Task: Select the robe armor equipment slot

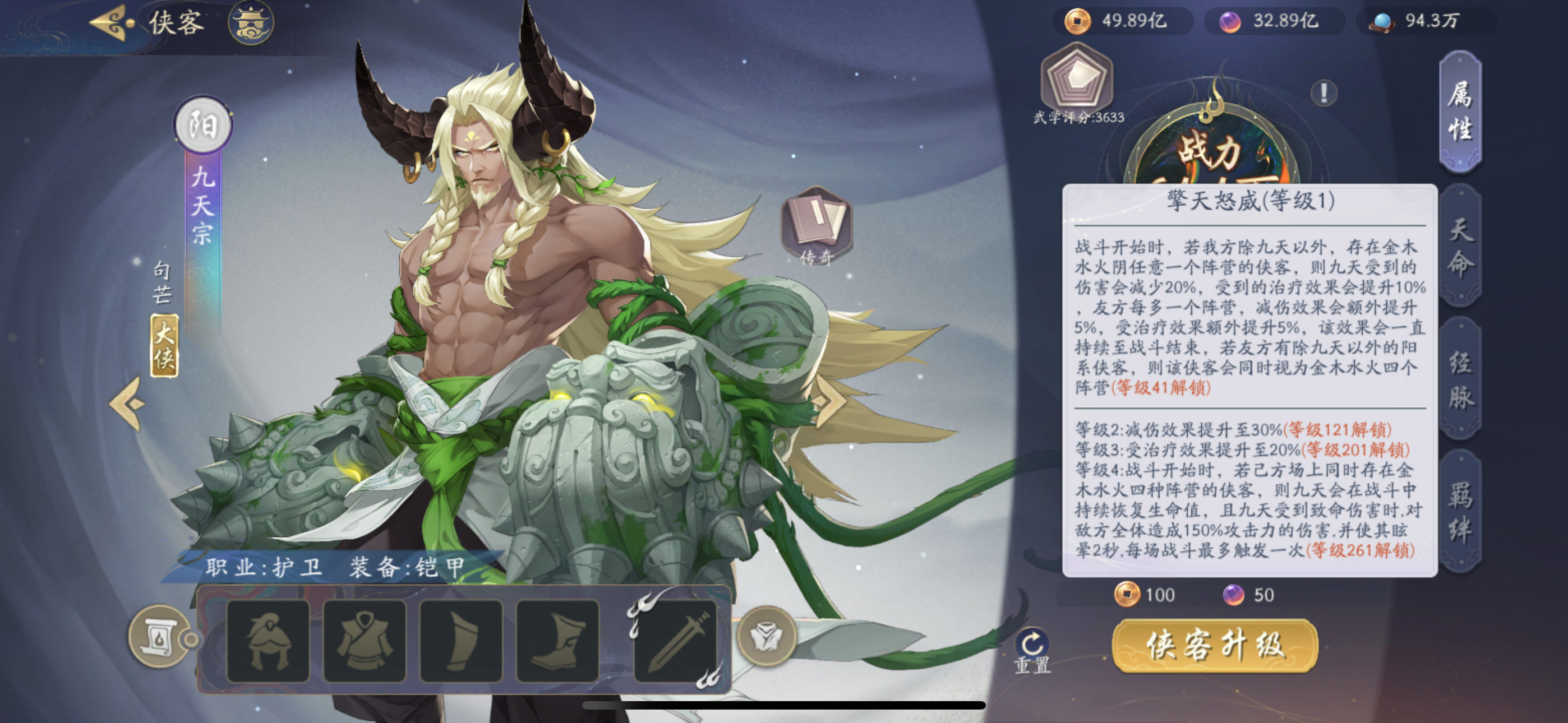Action: (365, 641)
